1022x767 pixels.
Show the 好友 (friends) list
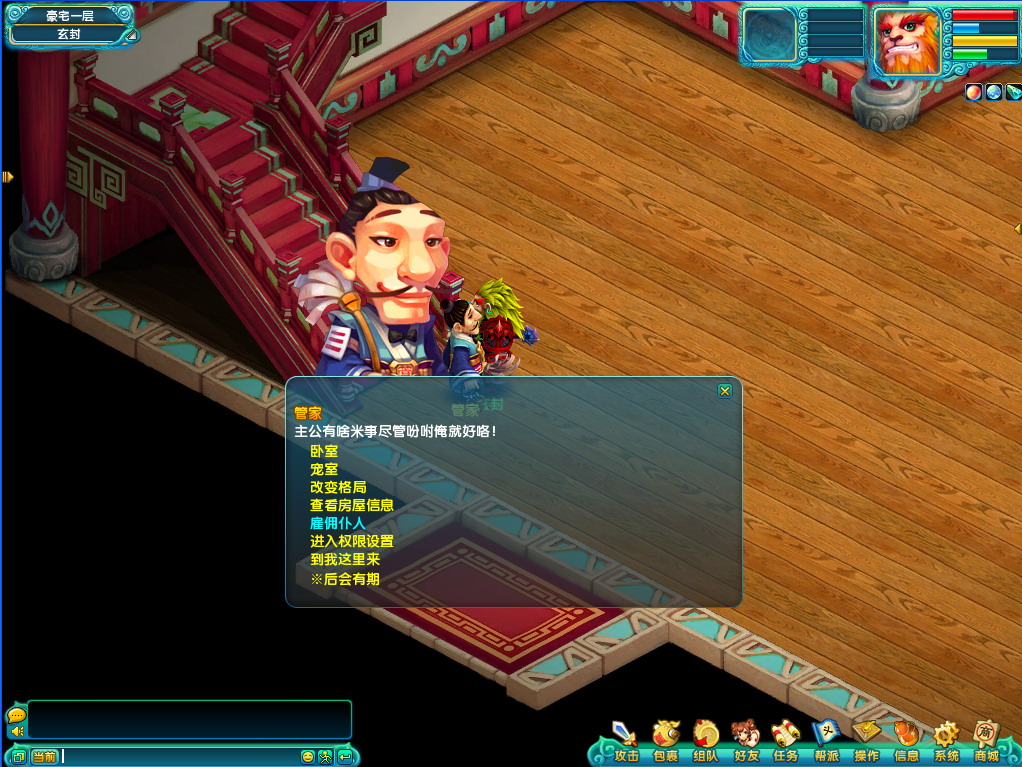pyautogui.click(x=746, y=739)
